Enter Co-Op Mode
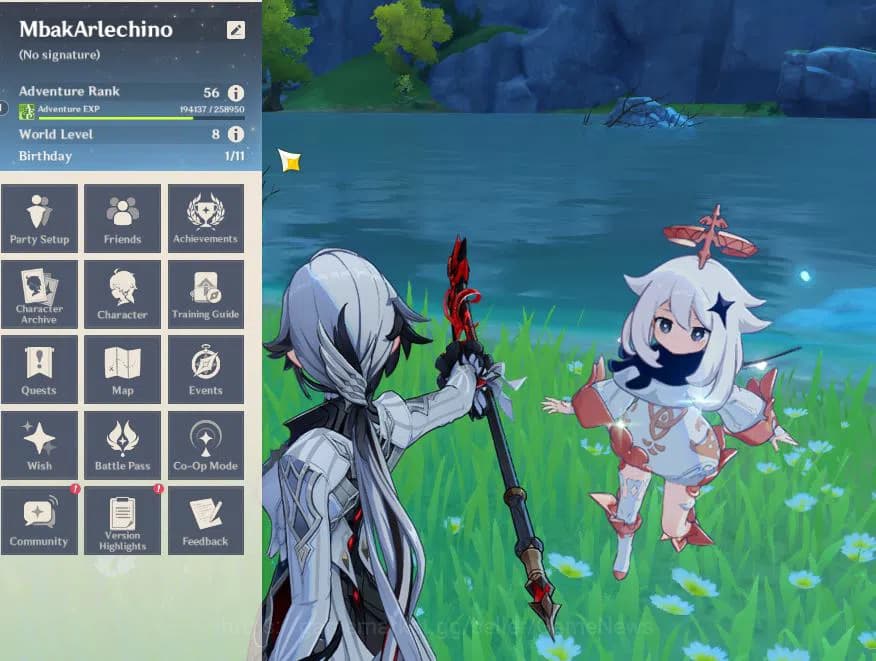876x661 pixels. pyautogui.click(x=205, y=445)
